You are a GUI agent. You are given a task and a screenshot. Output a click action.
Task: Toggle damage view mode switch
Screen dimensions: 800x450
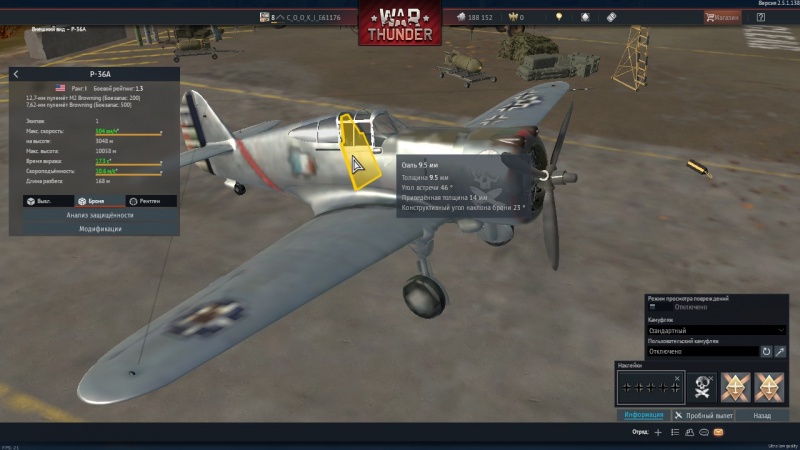coord(653,307)
